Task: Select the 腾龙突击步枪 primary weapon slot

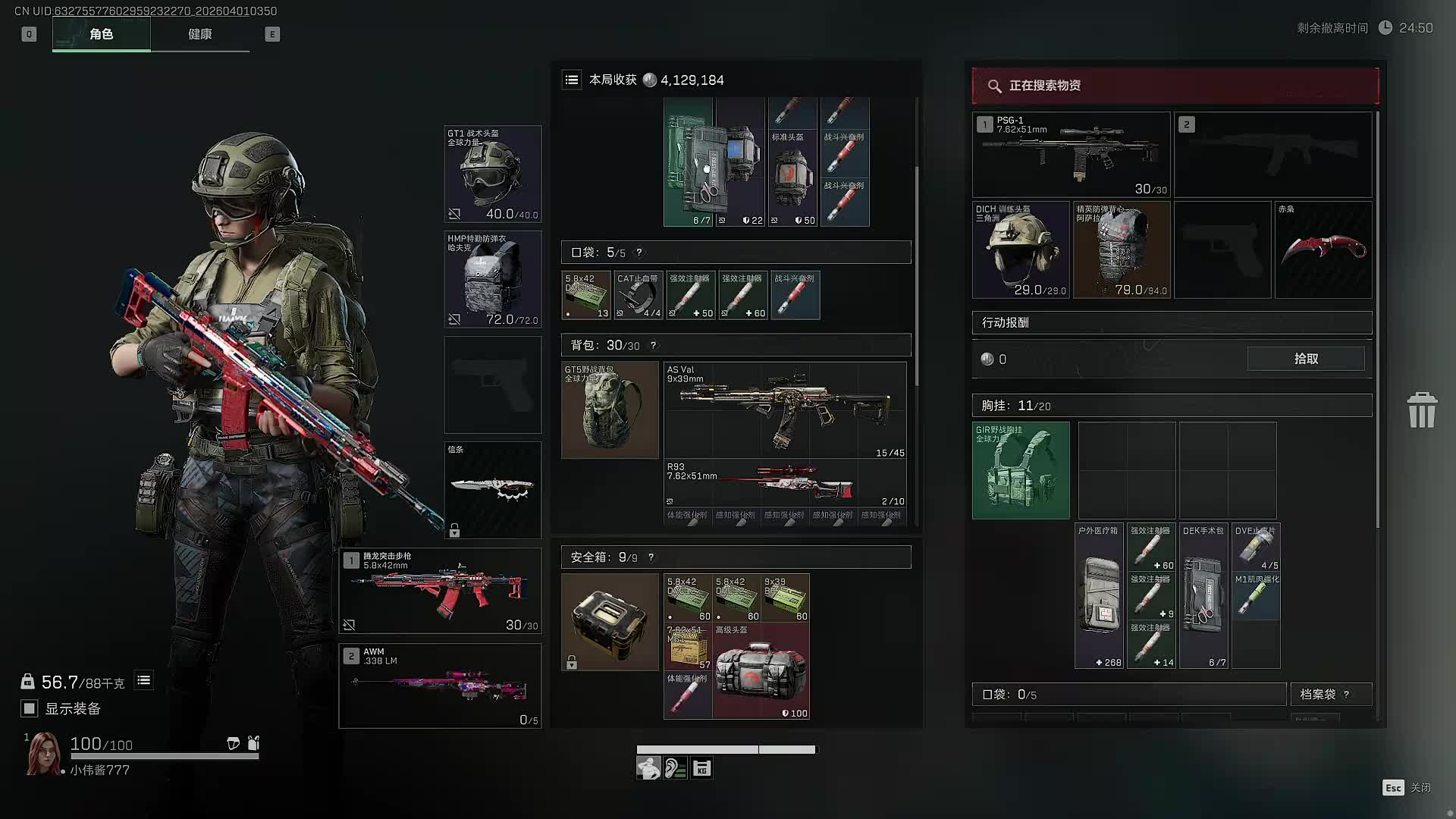Action: coord(440,591)
